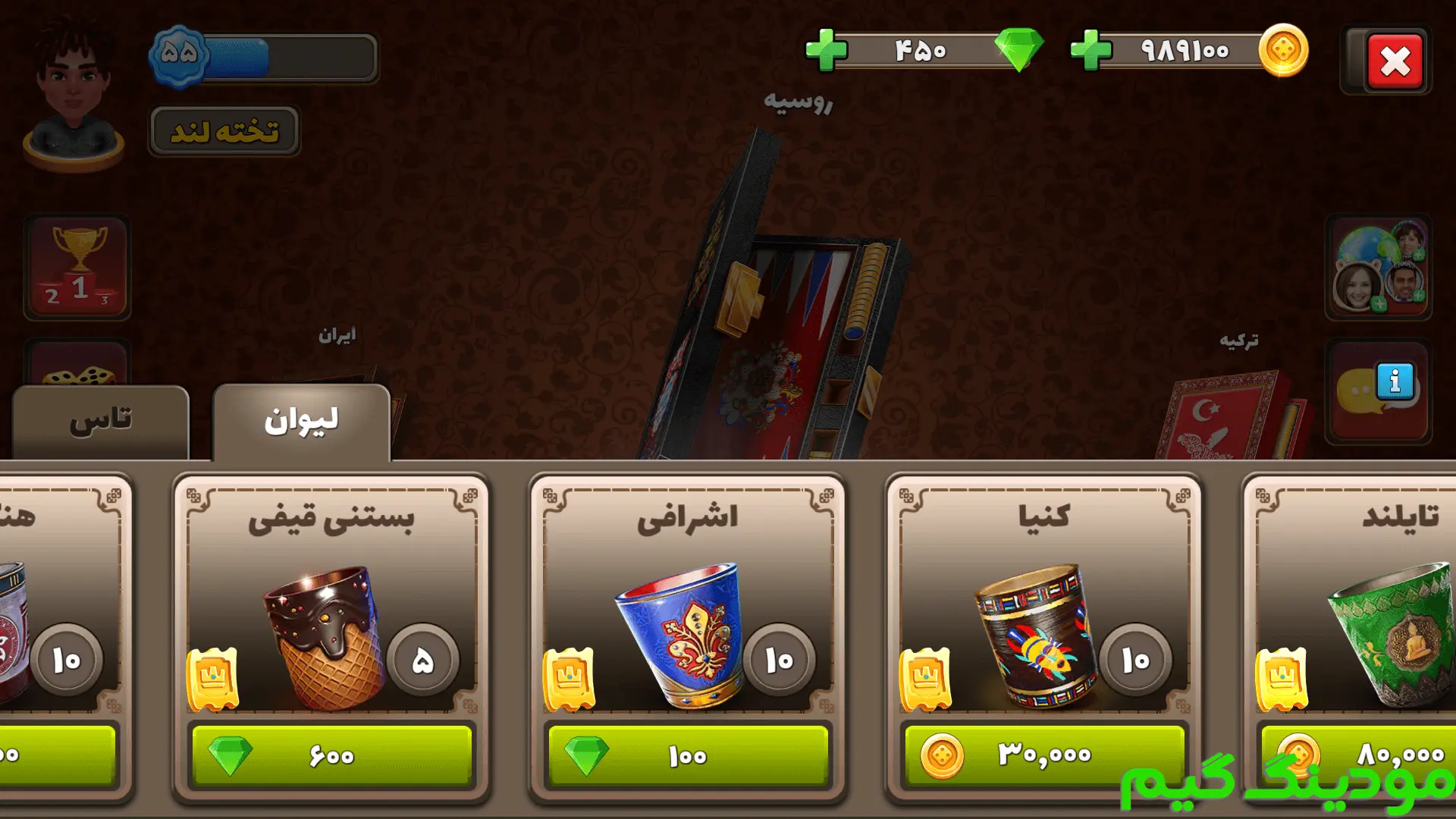Open the player avatar profile

pyautogui.click(x=74, y=91)
